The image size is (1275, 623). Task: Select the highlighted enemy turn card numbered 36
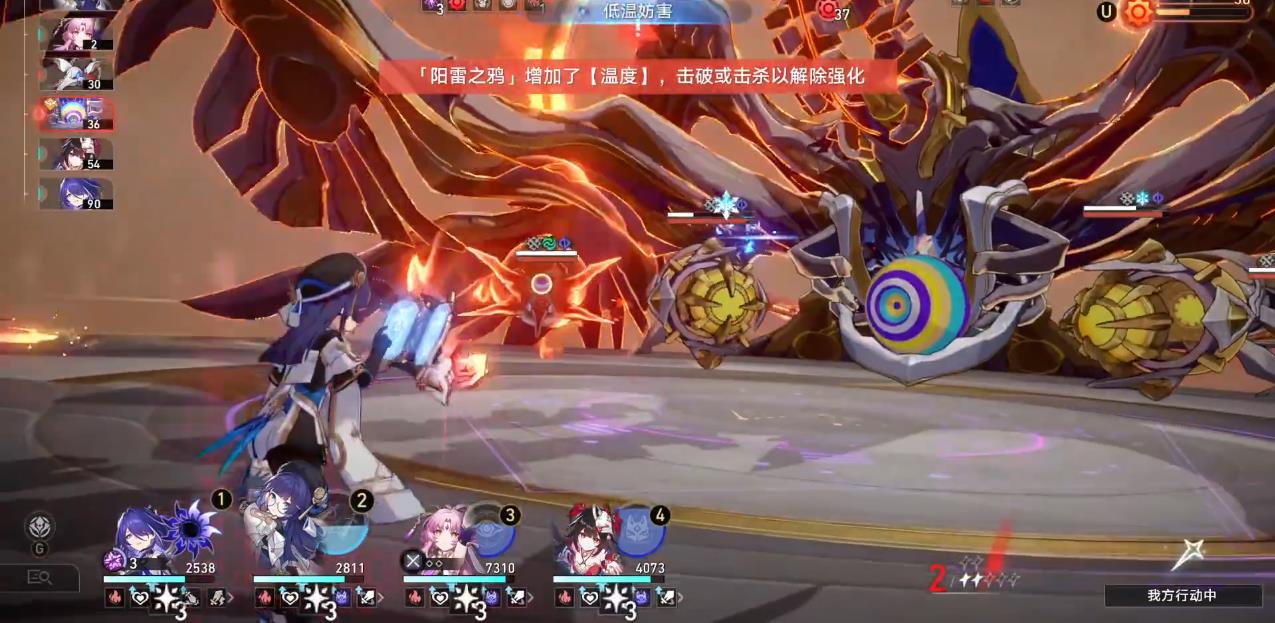76,113
